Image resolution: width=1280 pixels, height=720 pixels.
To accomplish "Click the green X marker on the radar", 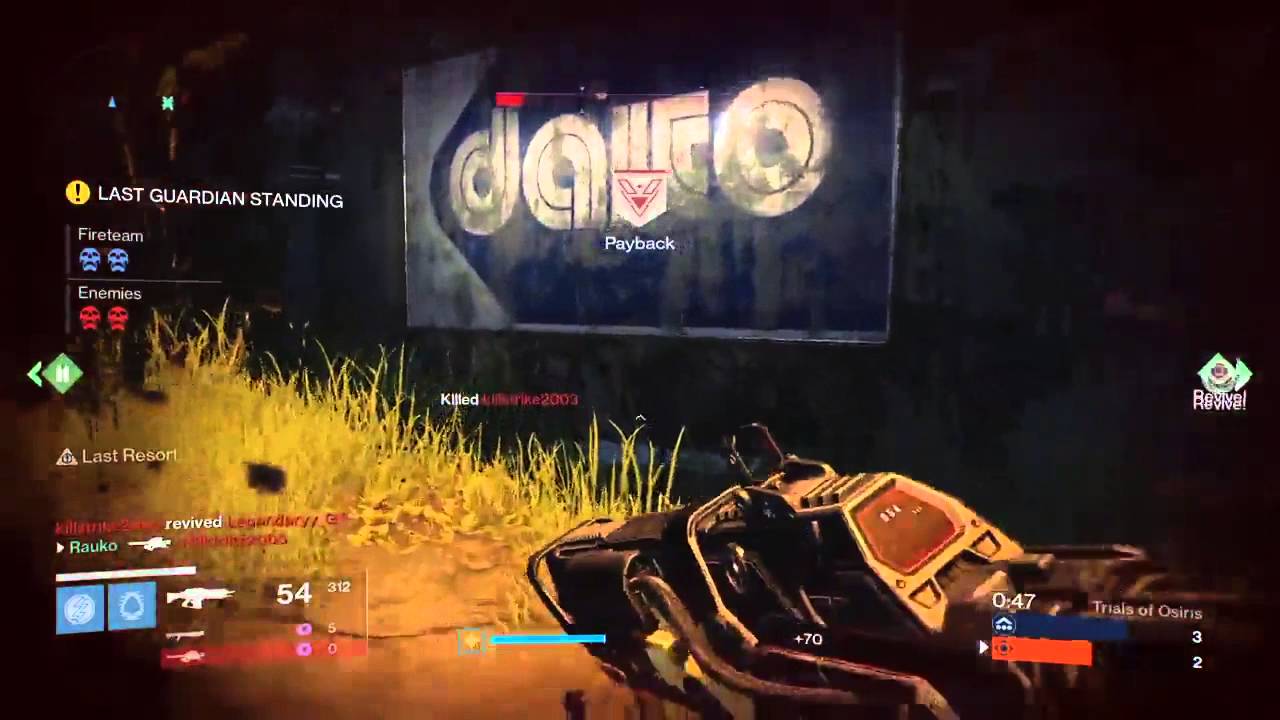I will click(167, 104).
